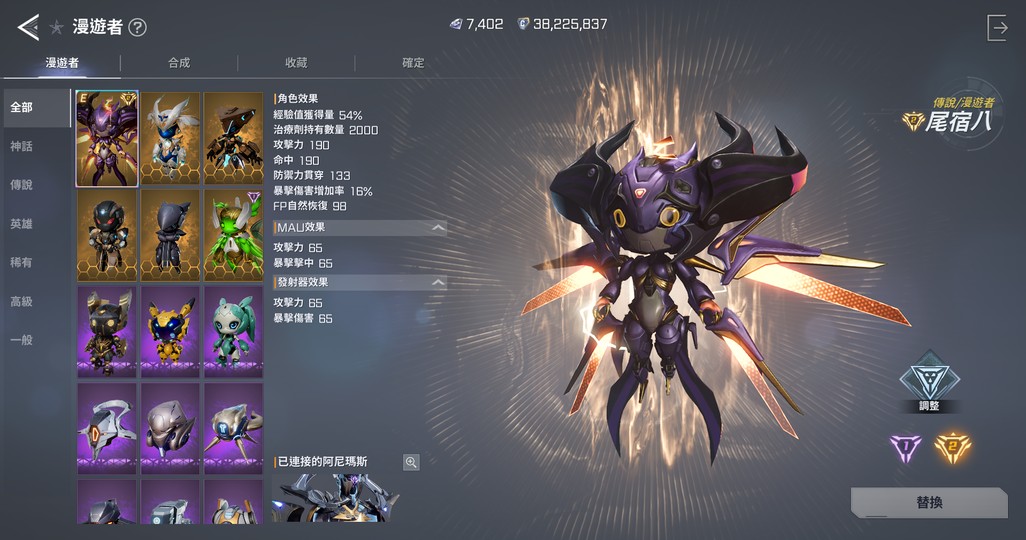Collapse the 發射器效果 section
The height and width of the screenshot is (540, 1026).
[x=437, y=283]
